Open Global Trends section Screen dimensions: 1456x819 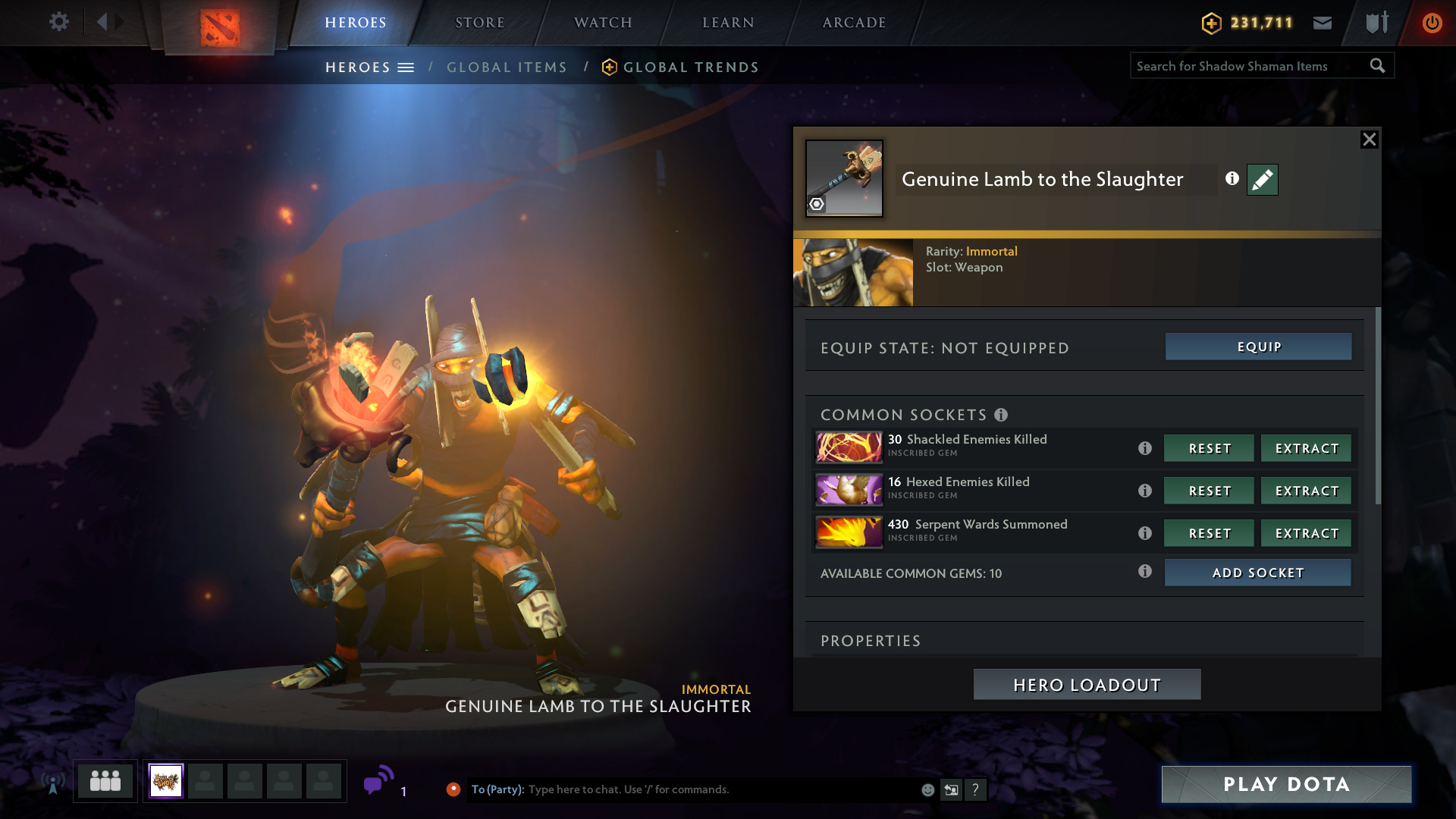click(x=690, y=67)
